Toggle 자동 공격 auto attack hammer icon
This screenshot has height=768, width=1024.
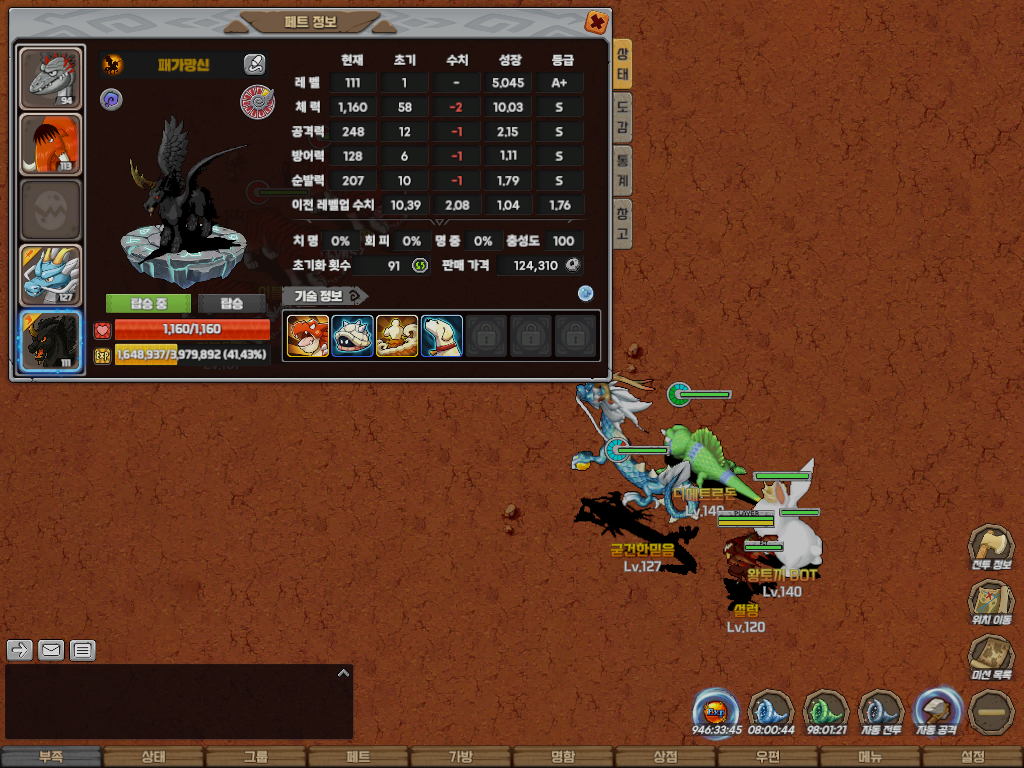click(x=937, y=712)
